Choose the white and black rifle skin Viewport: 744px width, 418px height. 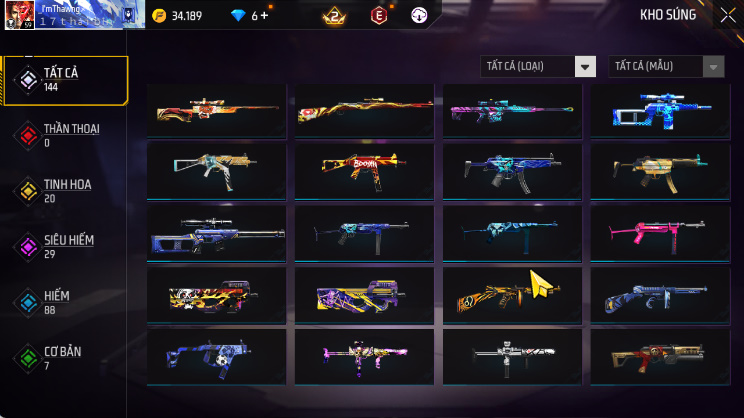coord(512,357)
